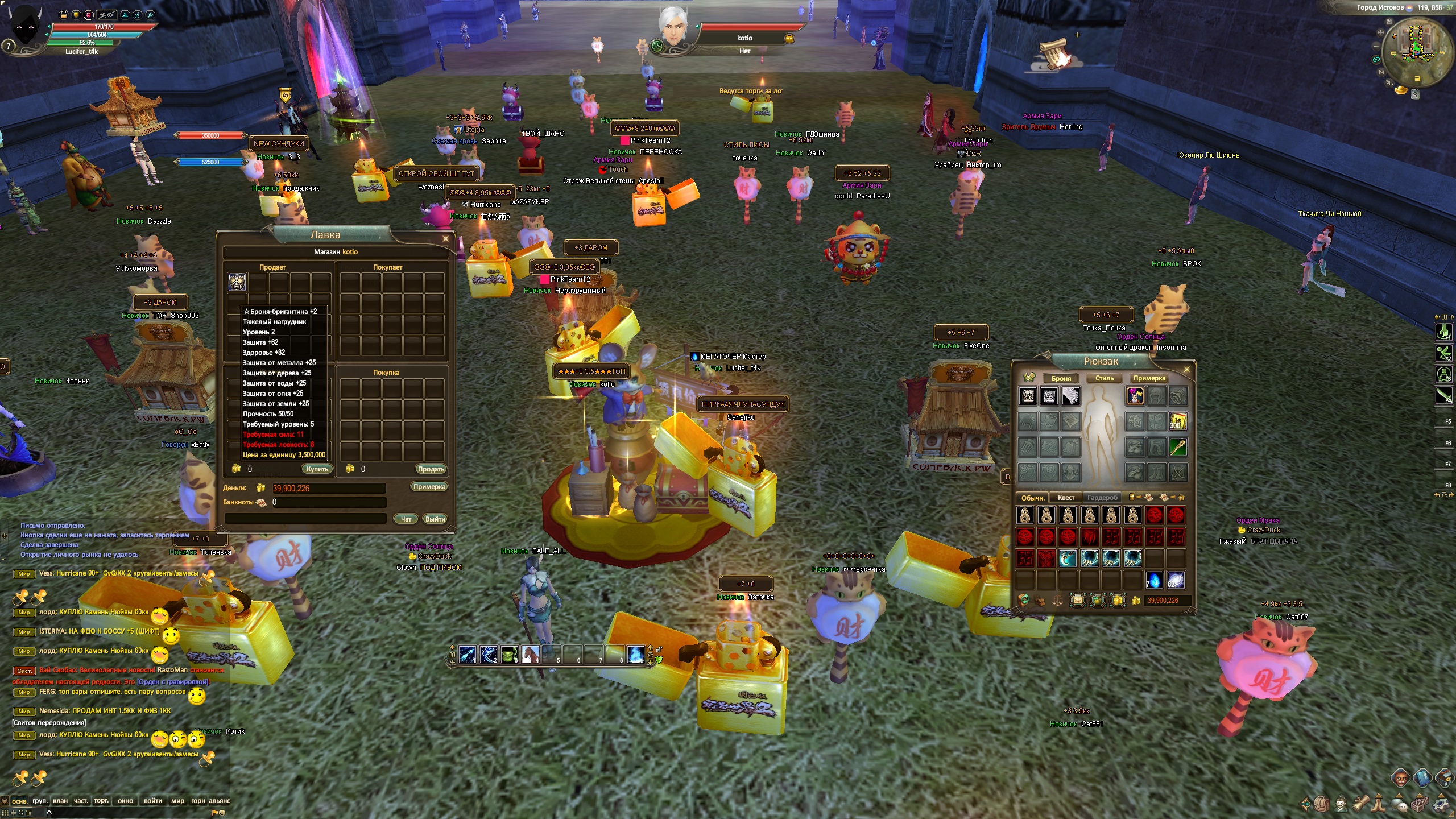Switch to the Квест inventory tab

[x=1066, y=498]
